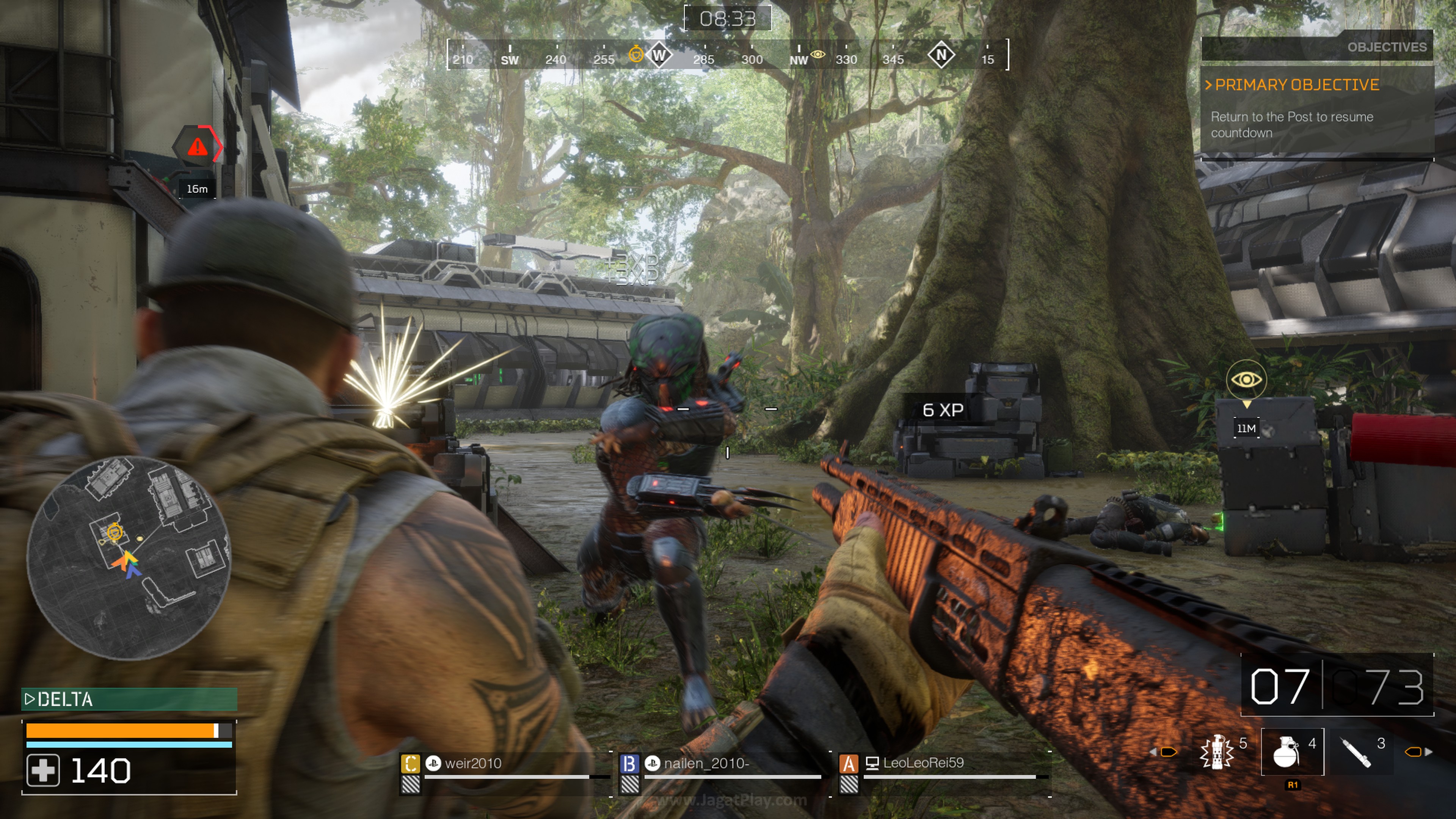This screenshot has height=819, width=1456.
Task: Cycle gear right with the right arrow
Action: [x=1428, y=752]
